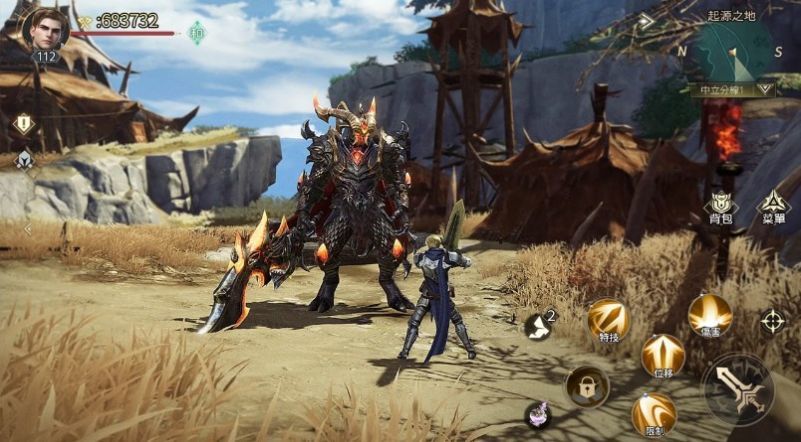Open the exclamation mark quest icon
The image size is (801, 442).
(x=23, y=124)
